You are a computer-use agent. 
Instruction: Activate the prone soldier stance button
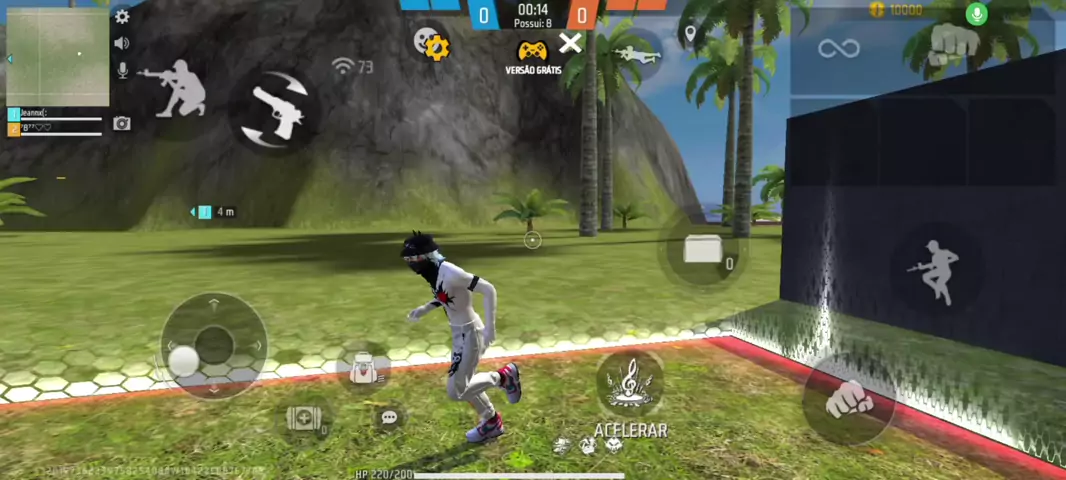tap(634, 53)
